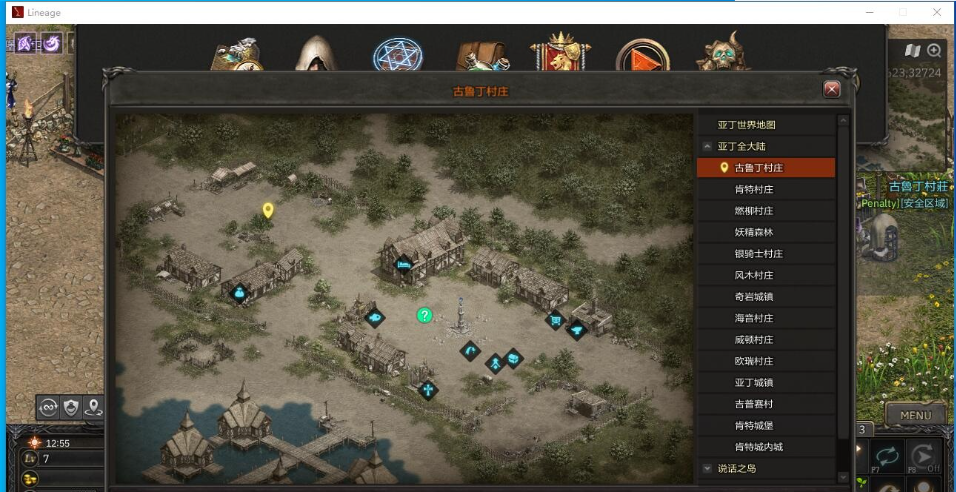This screenshot has height=492, width=956.
Task: Expand the 说话之岛 region
Action: click(708, 468)
